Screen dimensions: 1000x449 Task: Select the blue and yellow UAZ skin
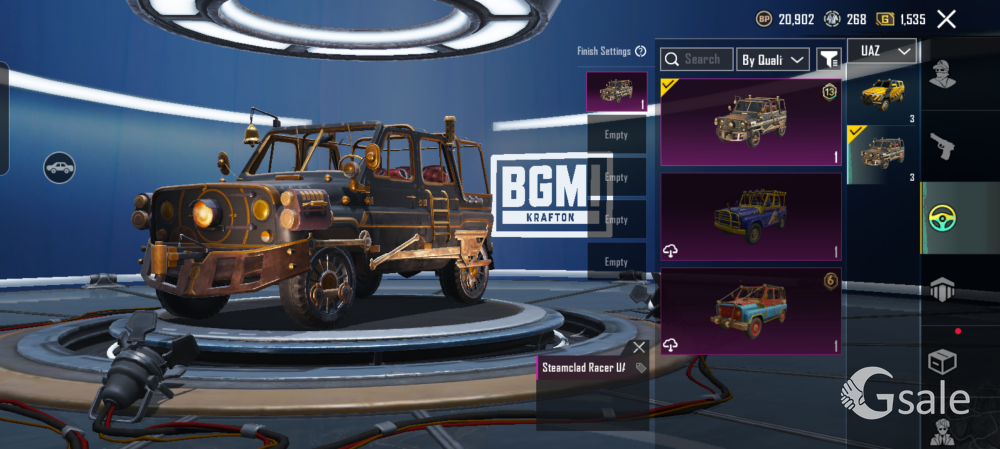point(750,216)
